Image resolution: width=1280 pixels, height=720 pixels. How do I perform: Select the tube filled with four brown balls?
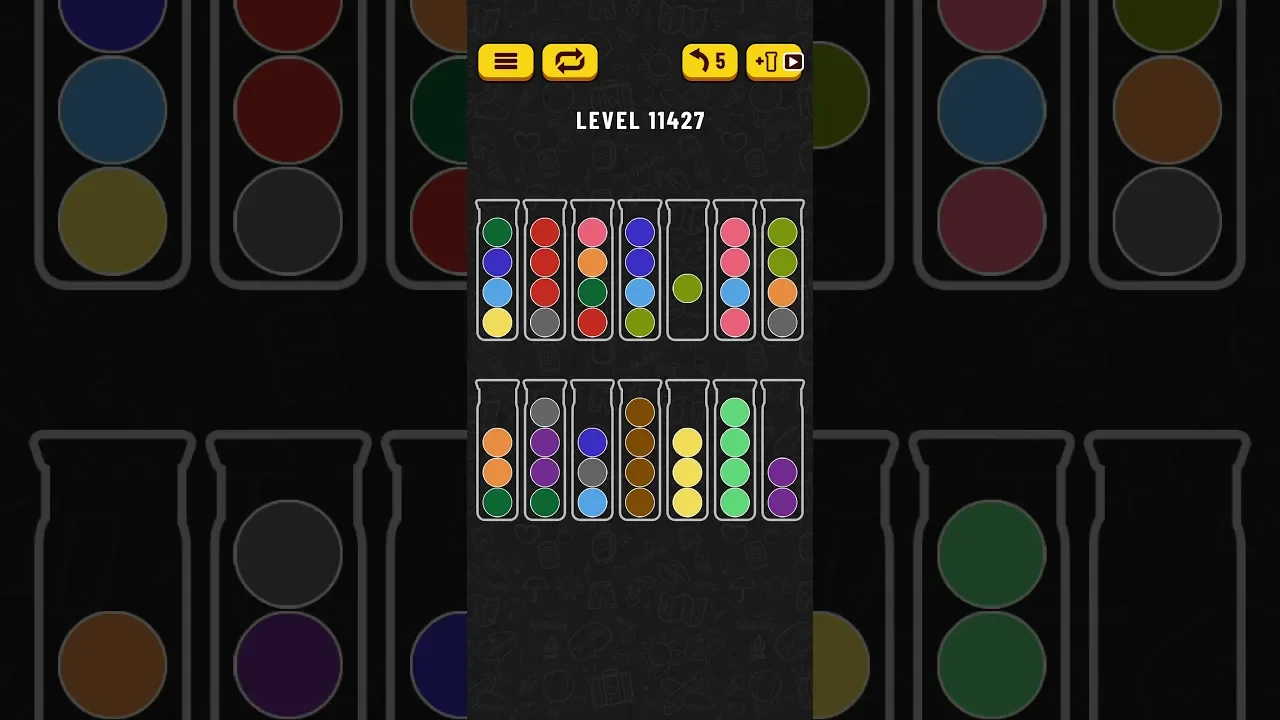pos(640,452)
